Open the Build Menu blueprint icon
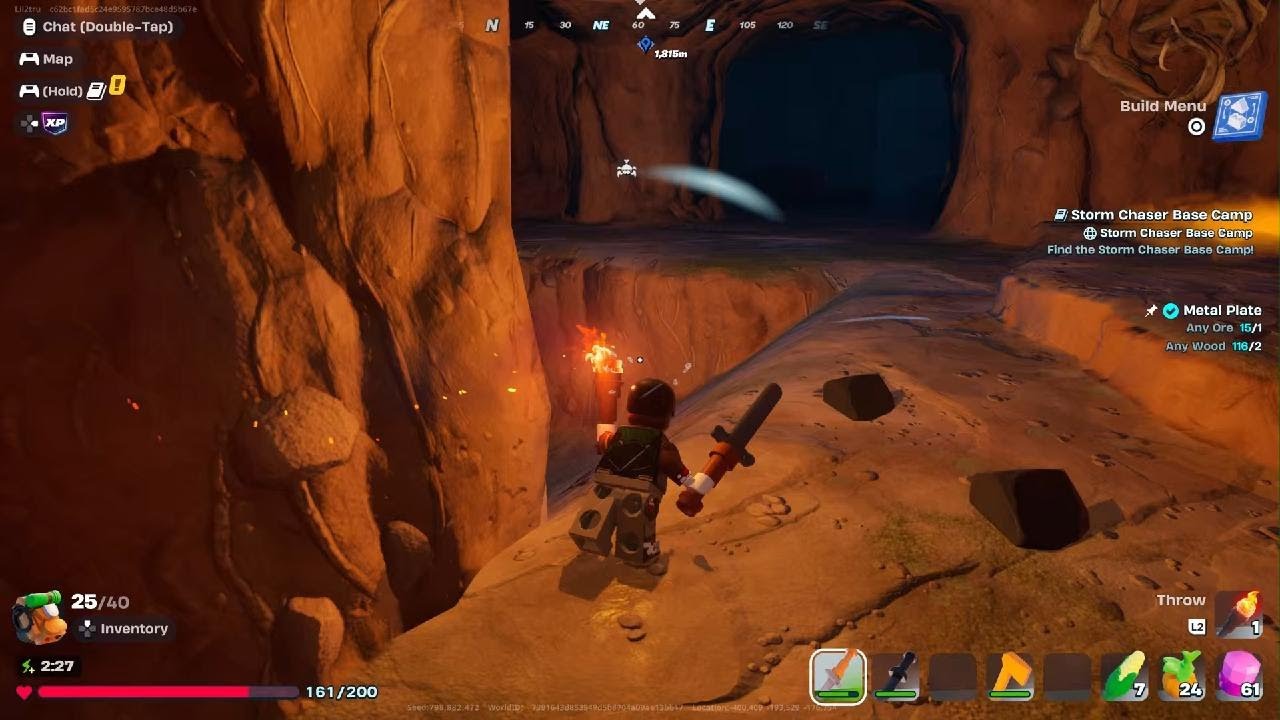Image resolution: width=1280 pixels, height=720 pixels. [1239, 115]
